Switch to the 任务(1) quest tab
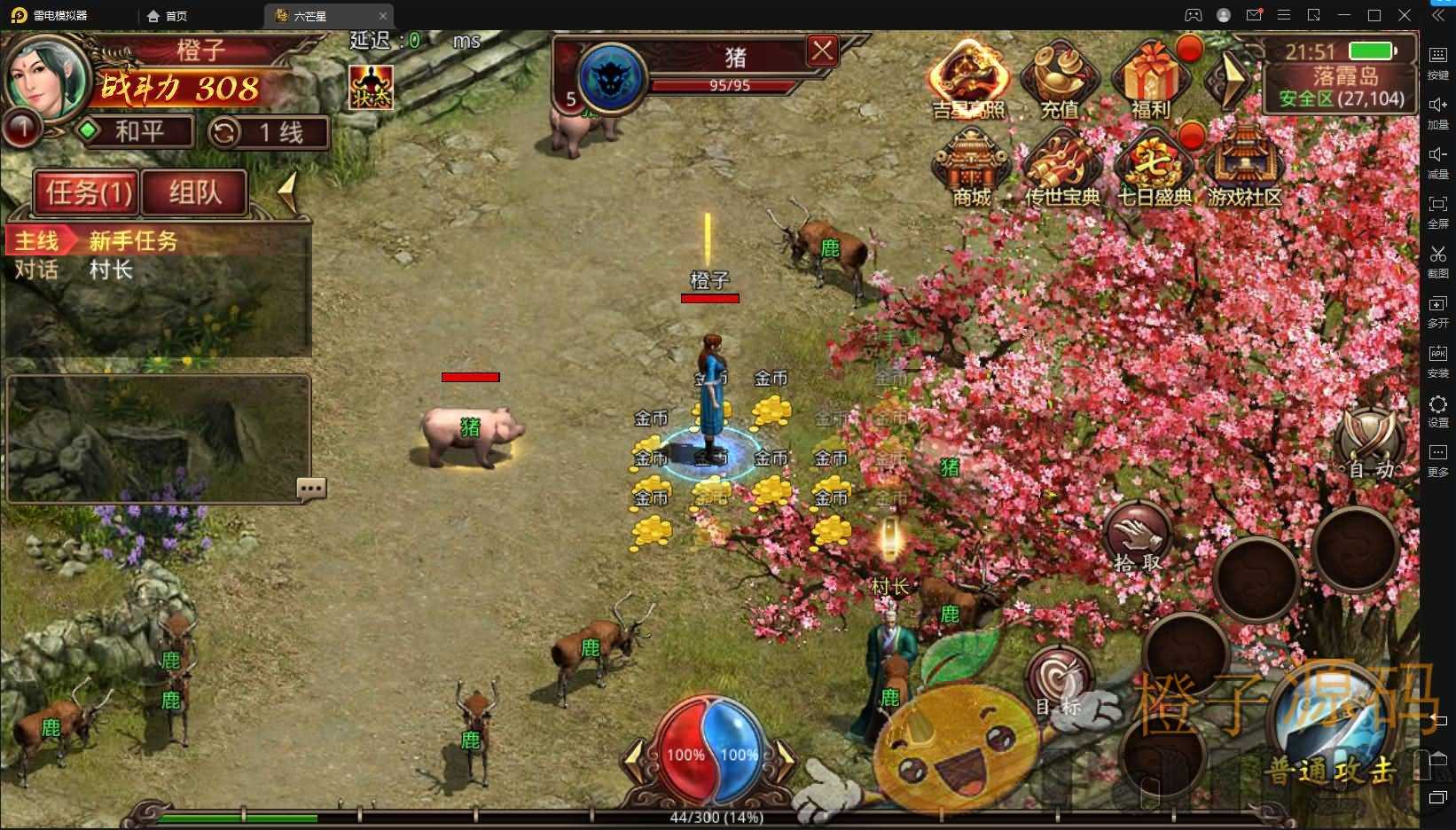Screen dimensions: 1456x830 [87, 192]
